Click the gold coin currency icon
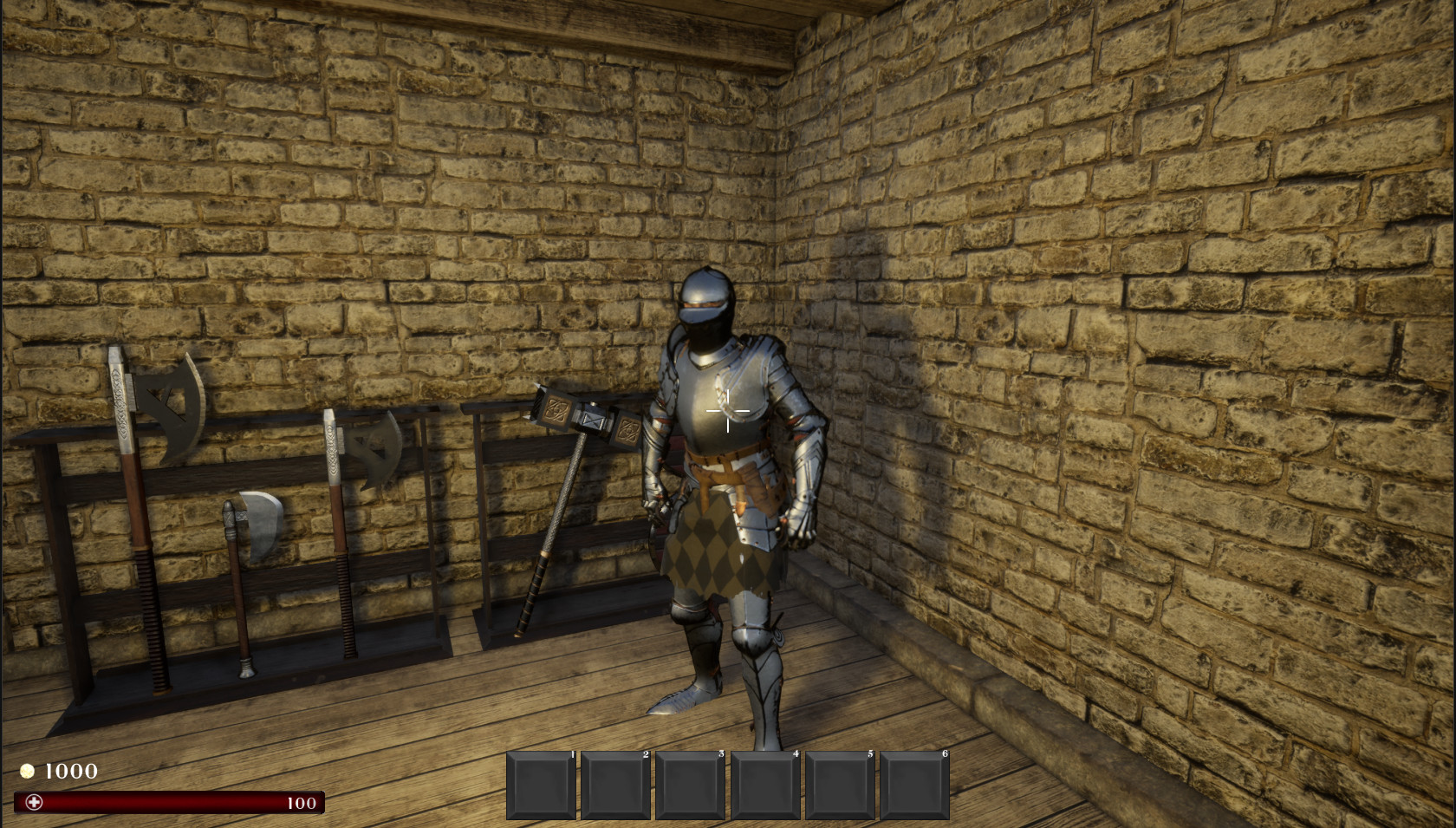Image resolution: width=1456 pixels, height=828 pixels. (x=29, y=772)
